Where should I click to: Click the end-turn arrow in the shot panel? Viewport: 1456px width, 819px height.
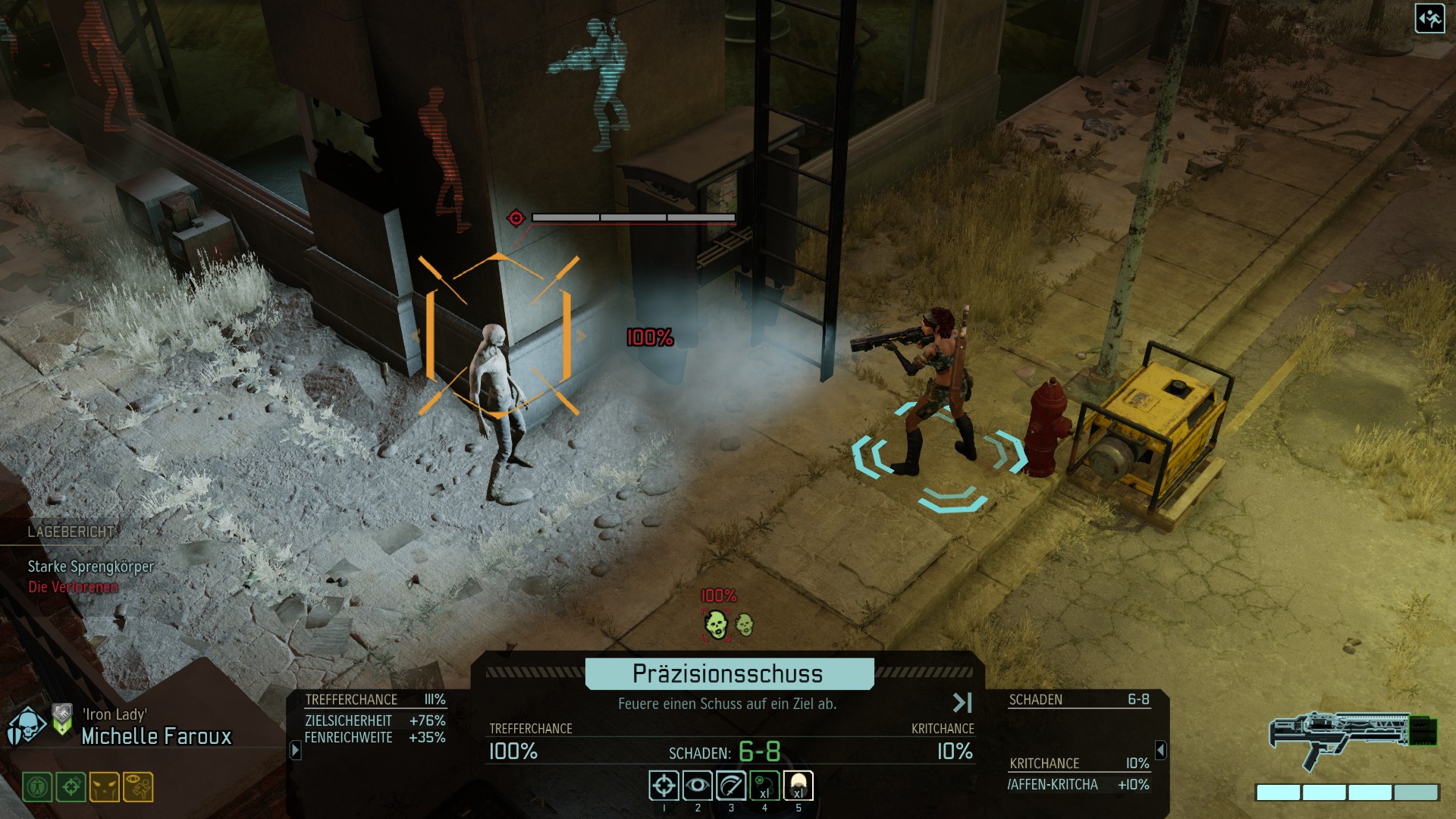point(962,703)
